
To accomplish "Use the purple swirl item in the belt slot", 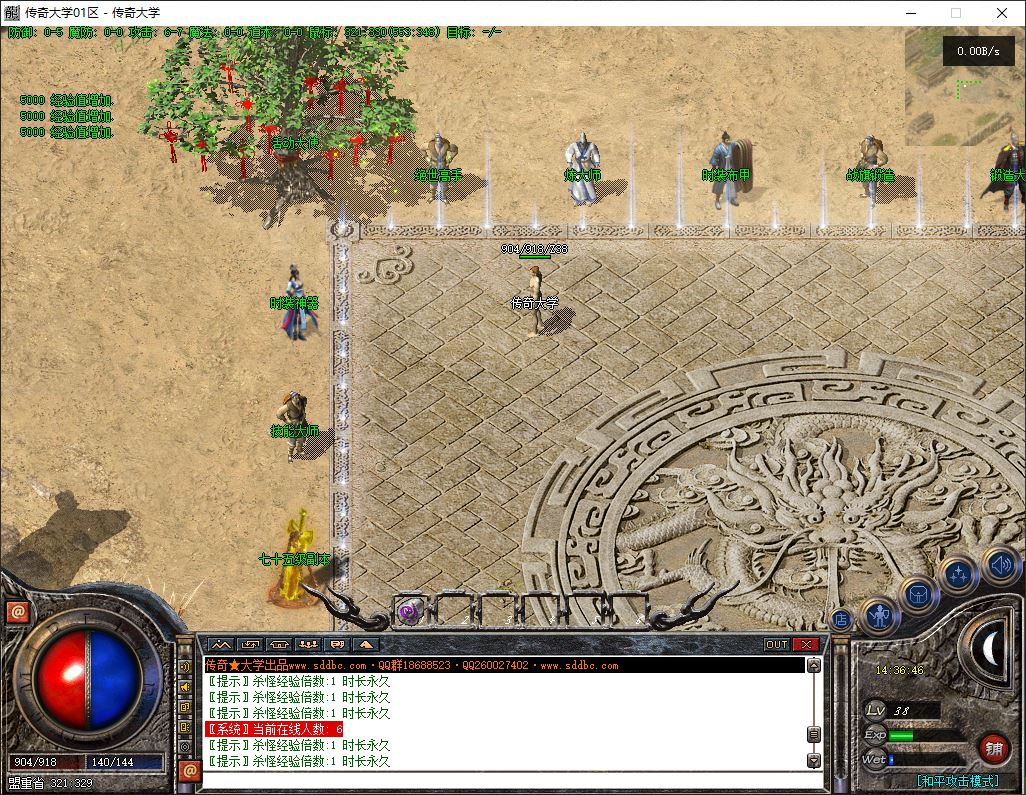I will pos(408,612).
